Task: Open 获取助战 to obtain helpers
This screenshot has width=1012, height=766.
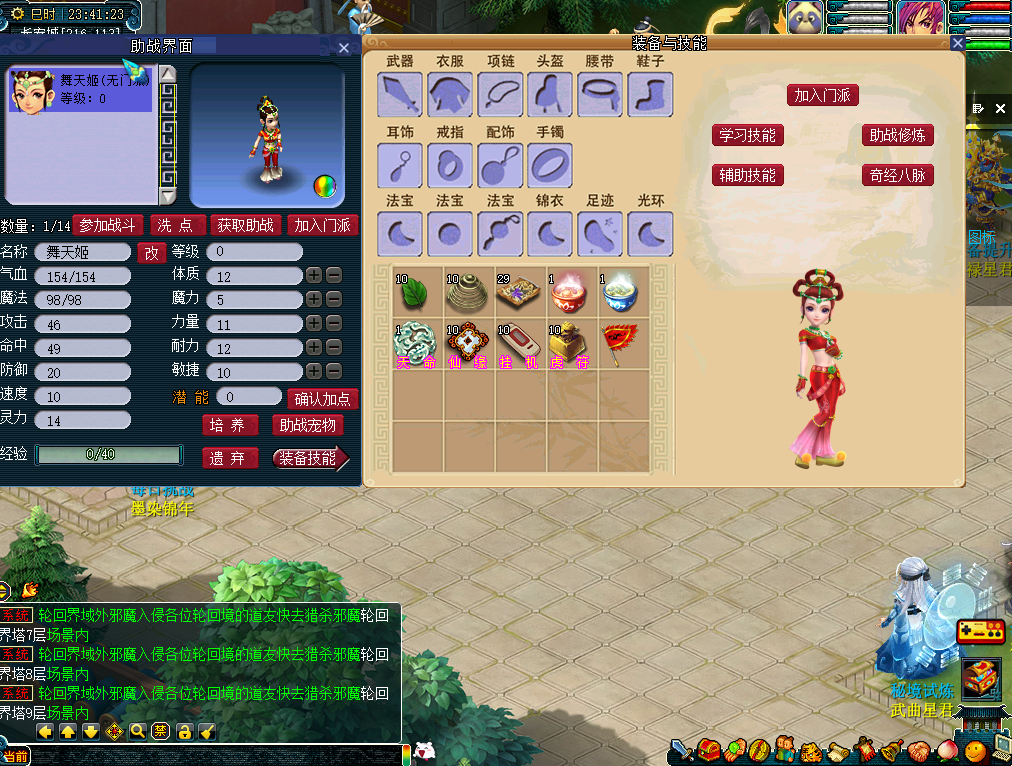Action: pos(246,225)
